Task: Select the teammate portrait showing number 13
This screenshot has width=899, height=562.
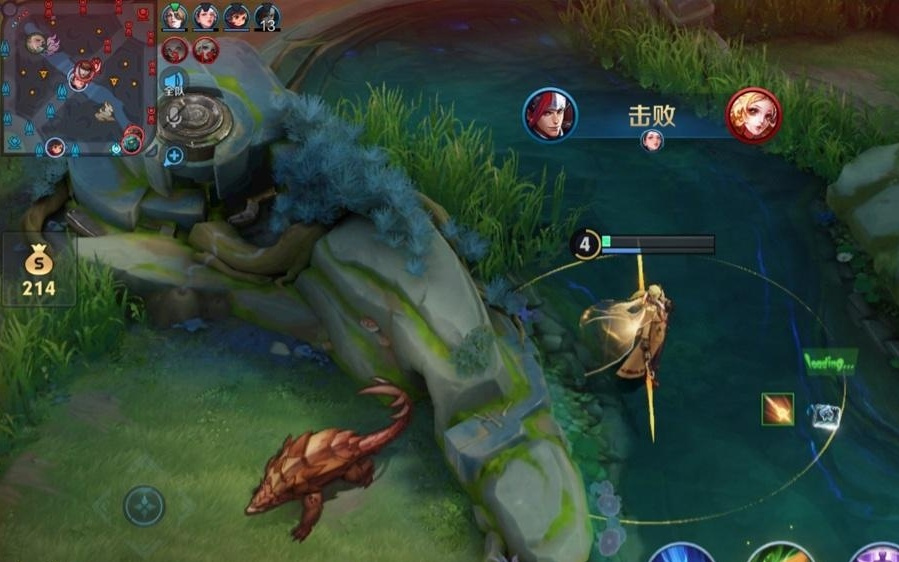Action: click(x=267, y=17)
